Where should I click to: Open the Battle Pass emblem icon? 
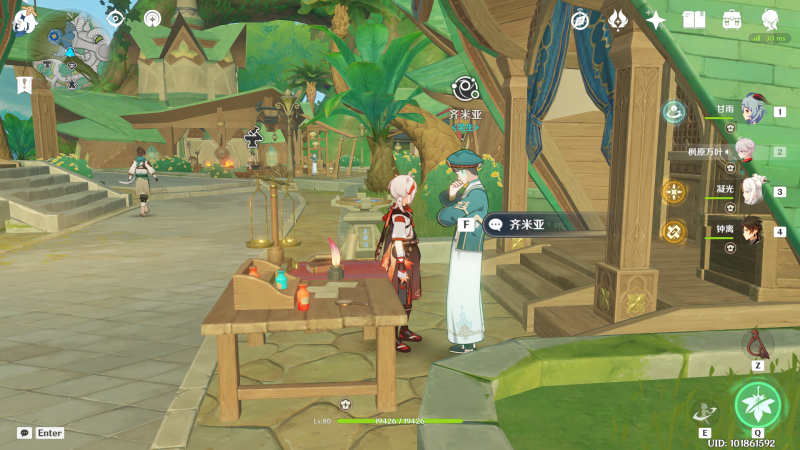pos(618,20)
